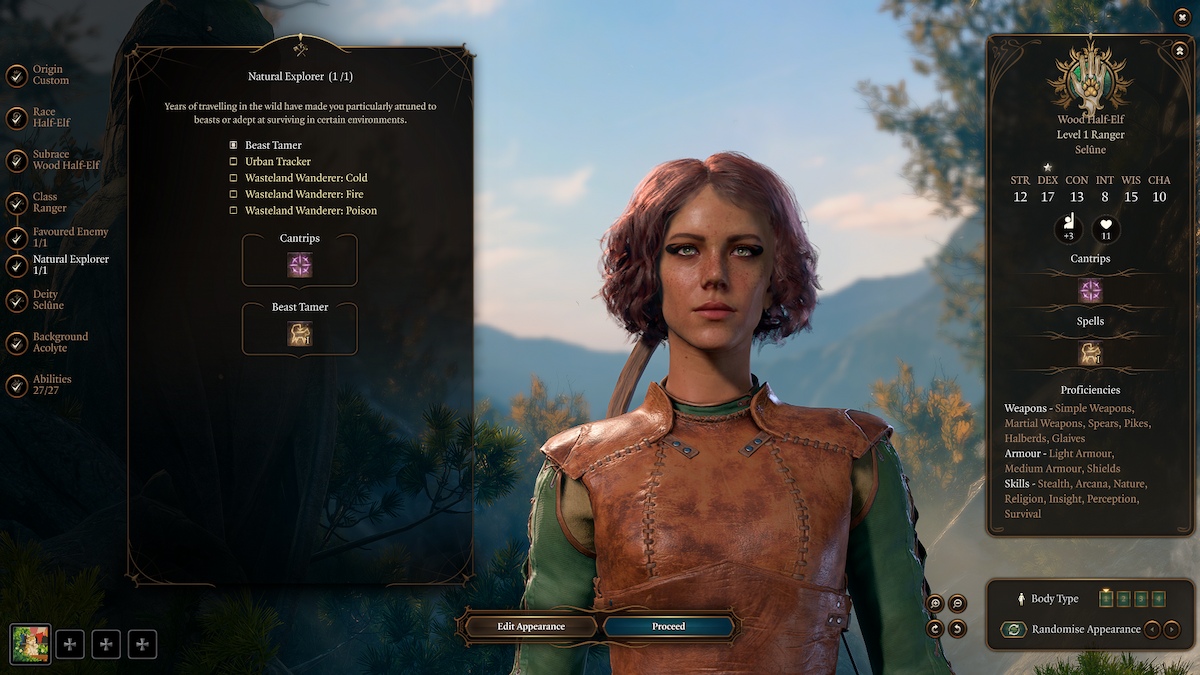Viewport: 1200px width, 675px height.
Task: Switch to the Class Ranger step
Action: pos(49,202)
